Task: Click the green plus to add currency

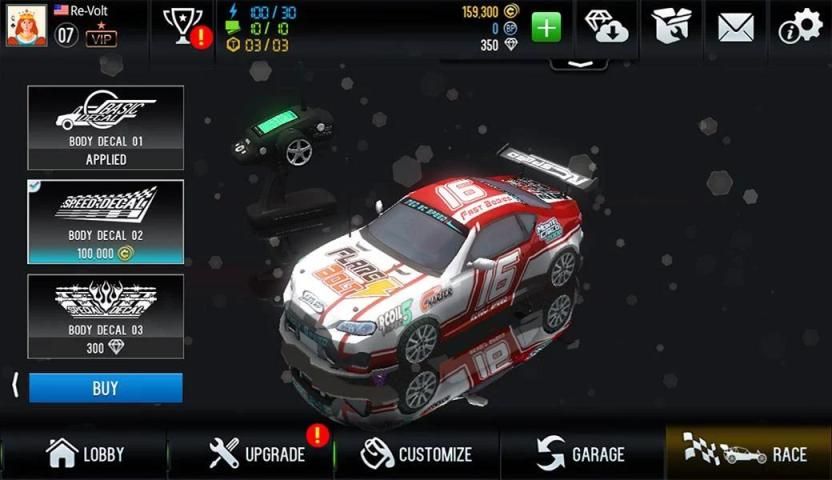Action: [x=546, y=27]
